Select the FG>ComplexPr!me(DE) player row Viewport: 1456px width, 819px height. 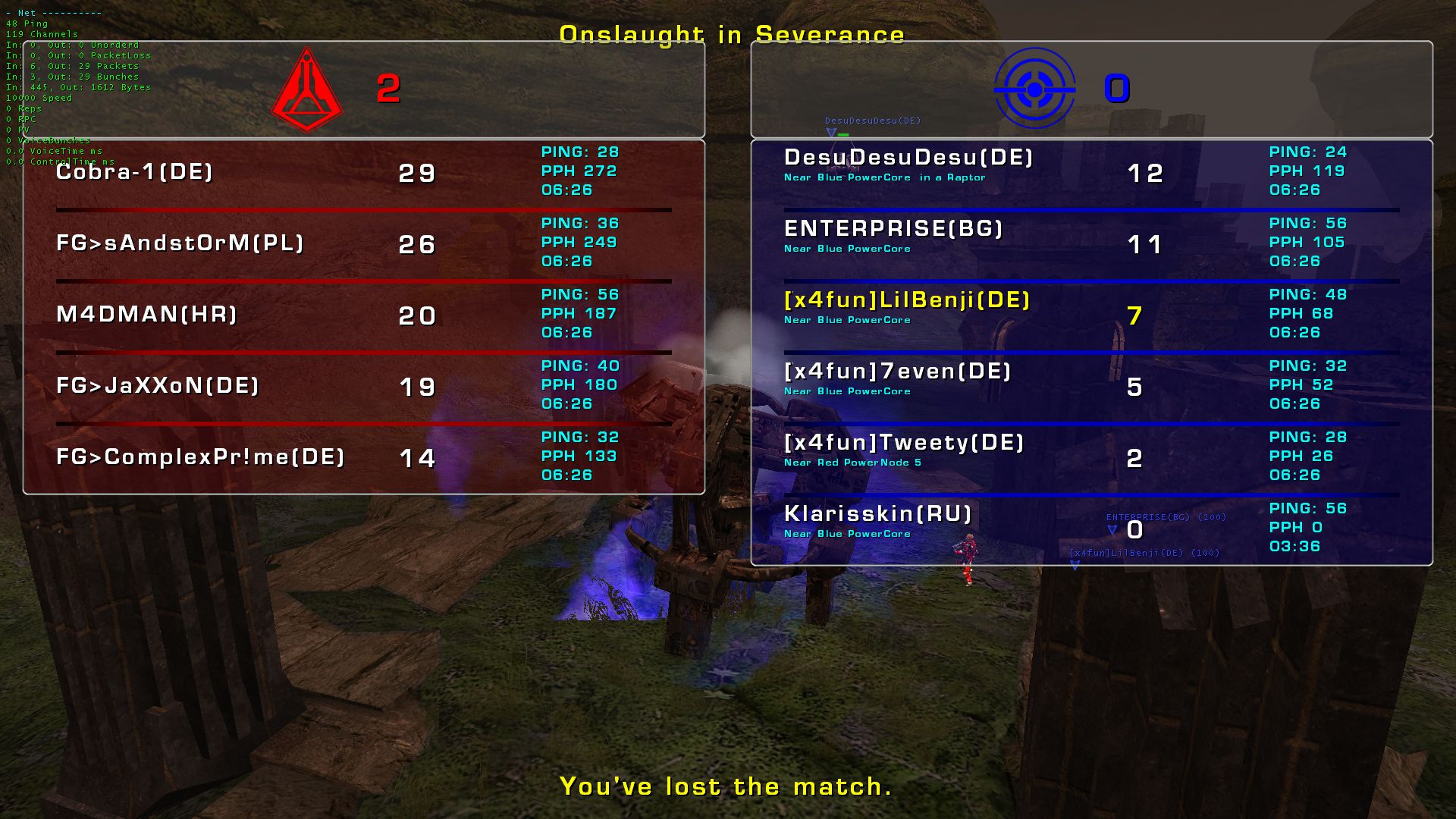coord(201,457)
